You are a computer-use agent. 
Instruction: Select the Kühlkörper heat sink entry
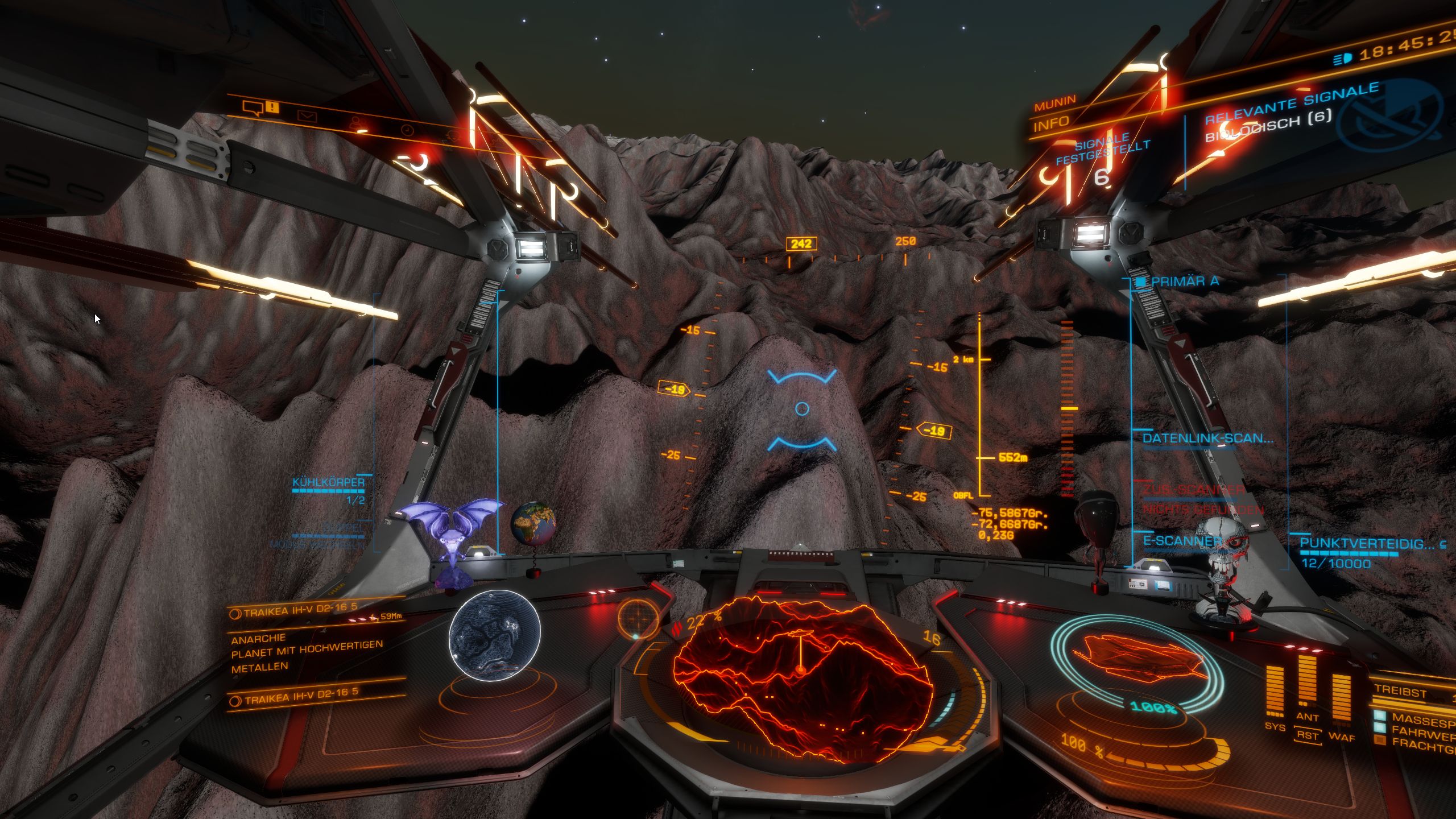328,483
